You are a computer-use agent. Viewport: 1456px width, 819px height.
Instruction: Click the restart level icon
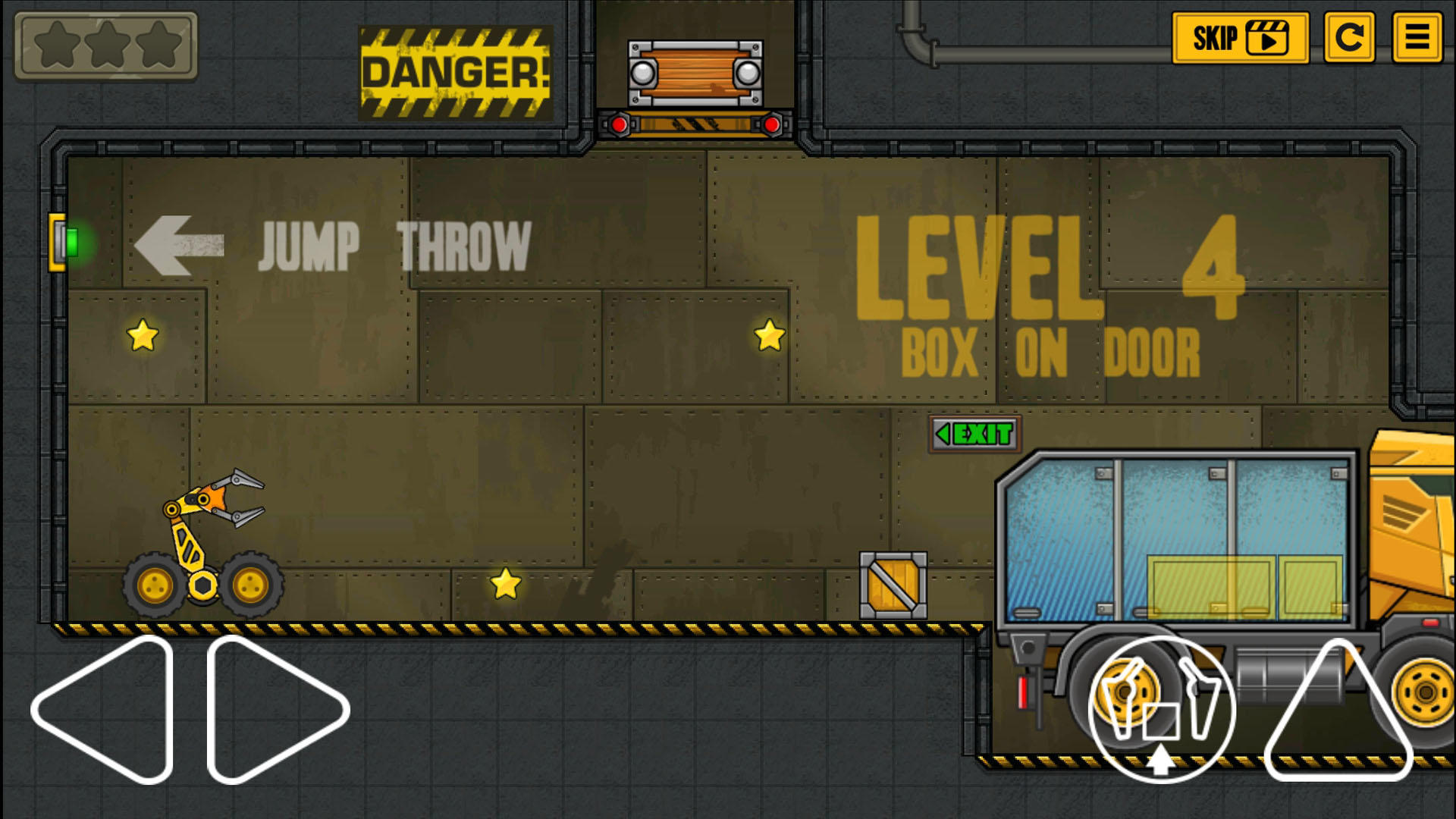click(1350, 39)
